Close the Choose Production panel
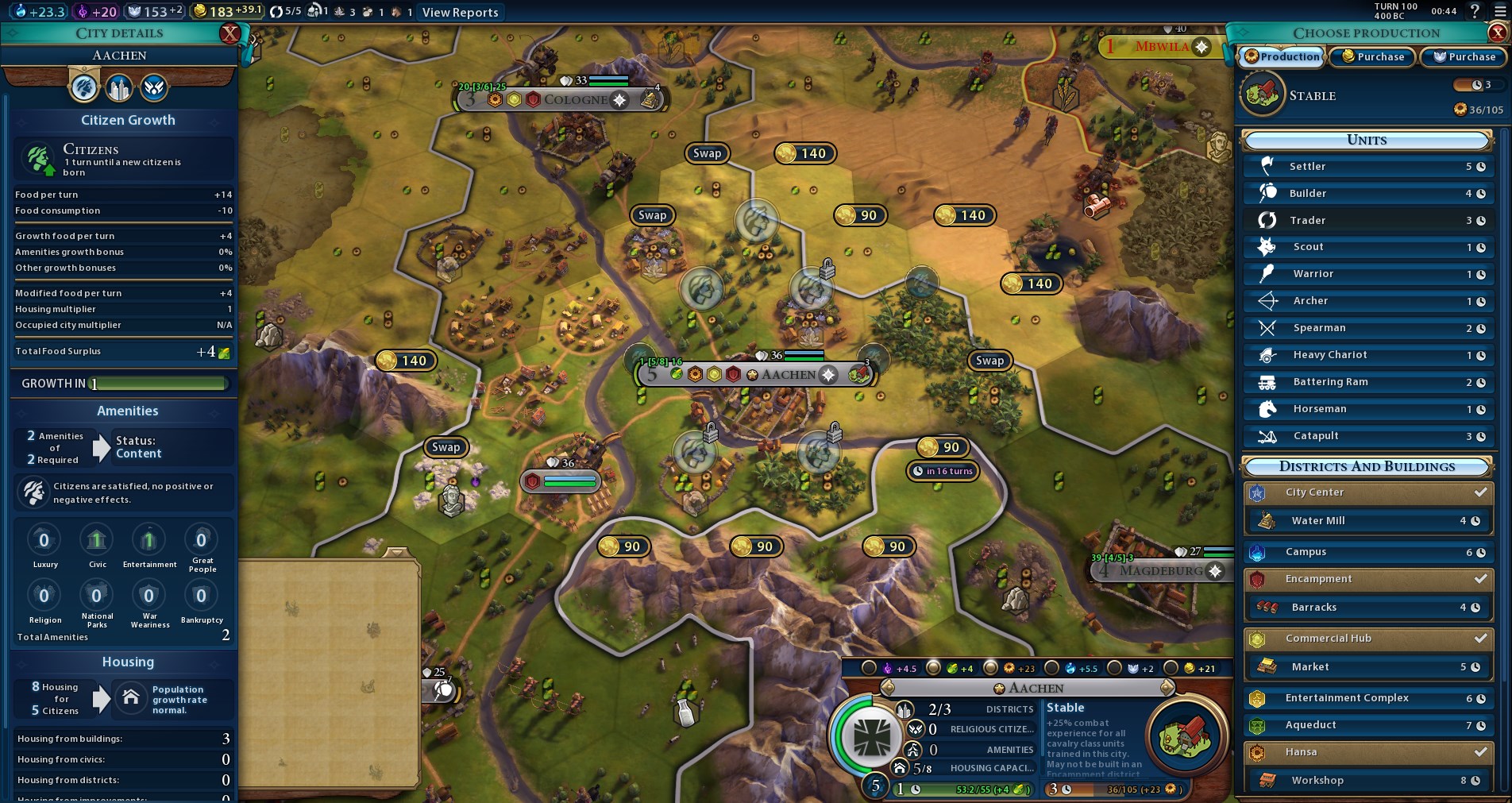Image resolution: width=1512 pixels, height=803 pixels. pyautogui.click(x=1497, y=33)
